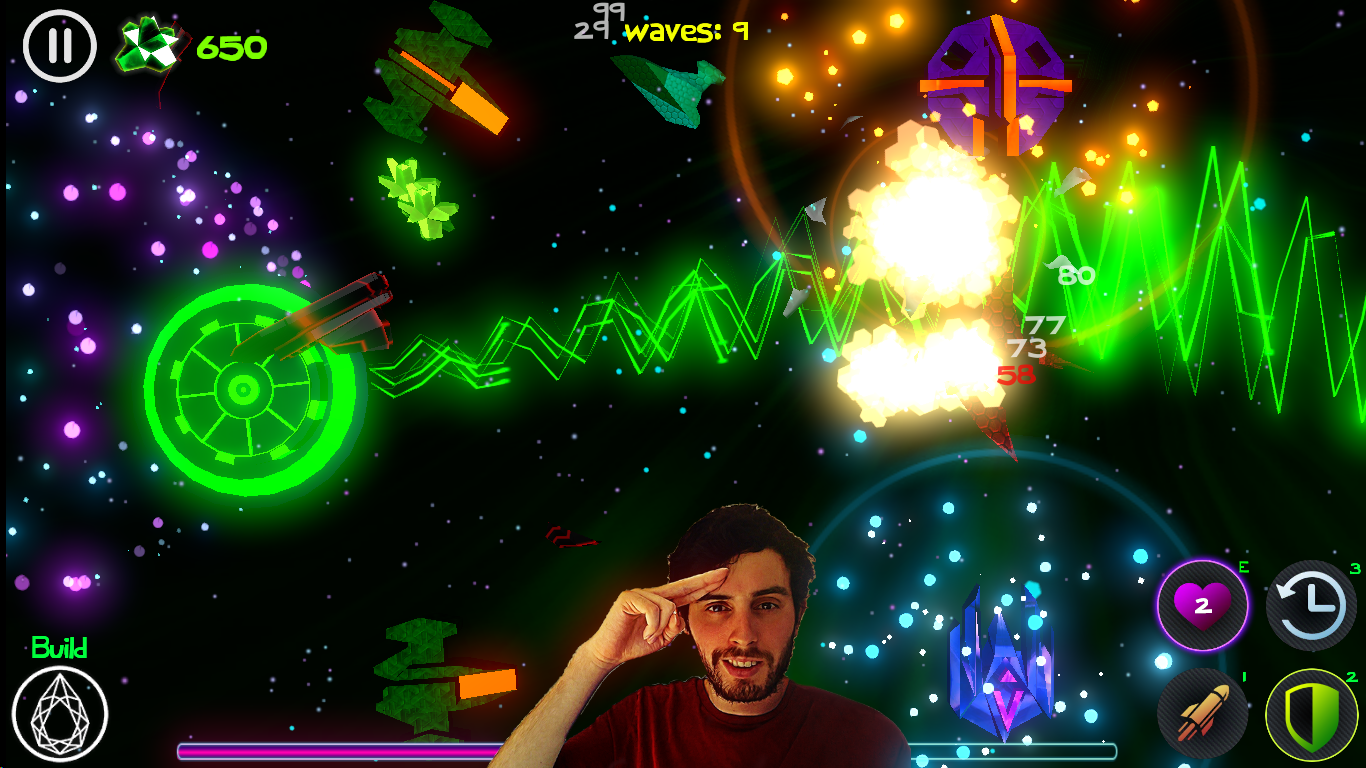Open the Build crystal menu
This screenshot has height=768, width=1366.
click(60, 714)
